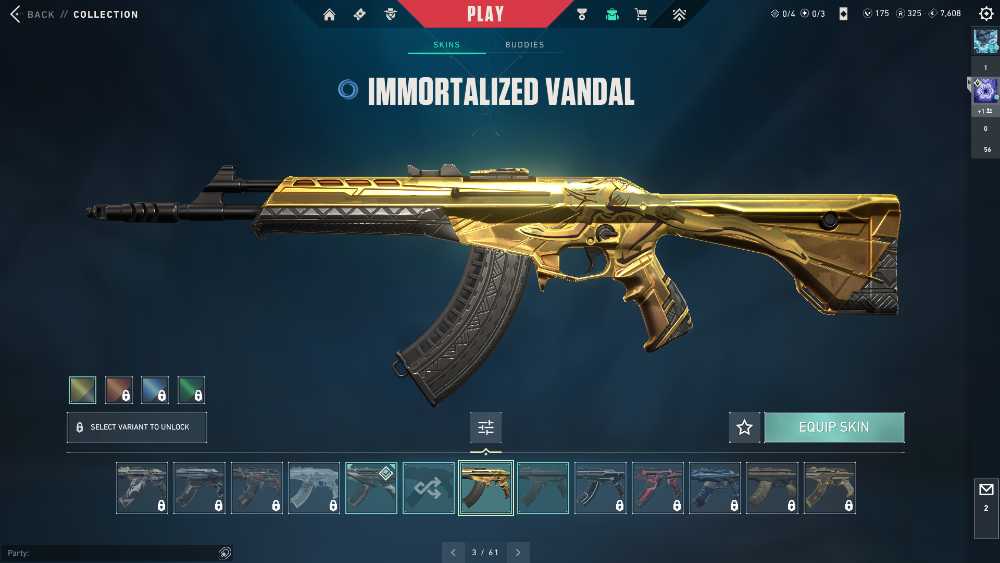Favorite this skin with the star button
The height and width of the screenshot is (563, 1000).
coord(744,427)
